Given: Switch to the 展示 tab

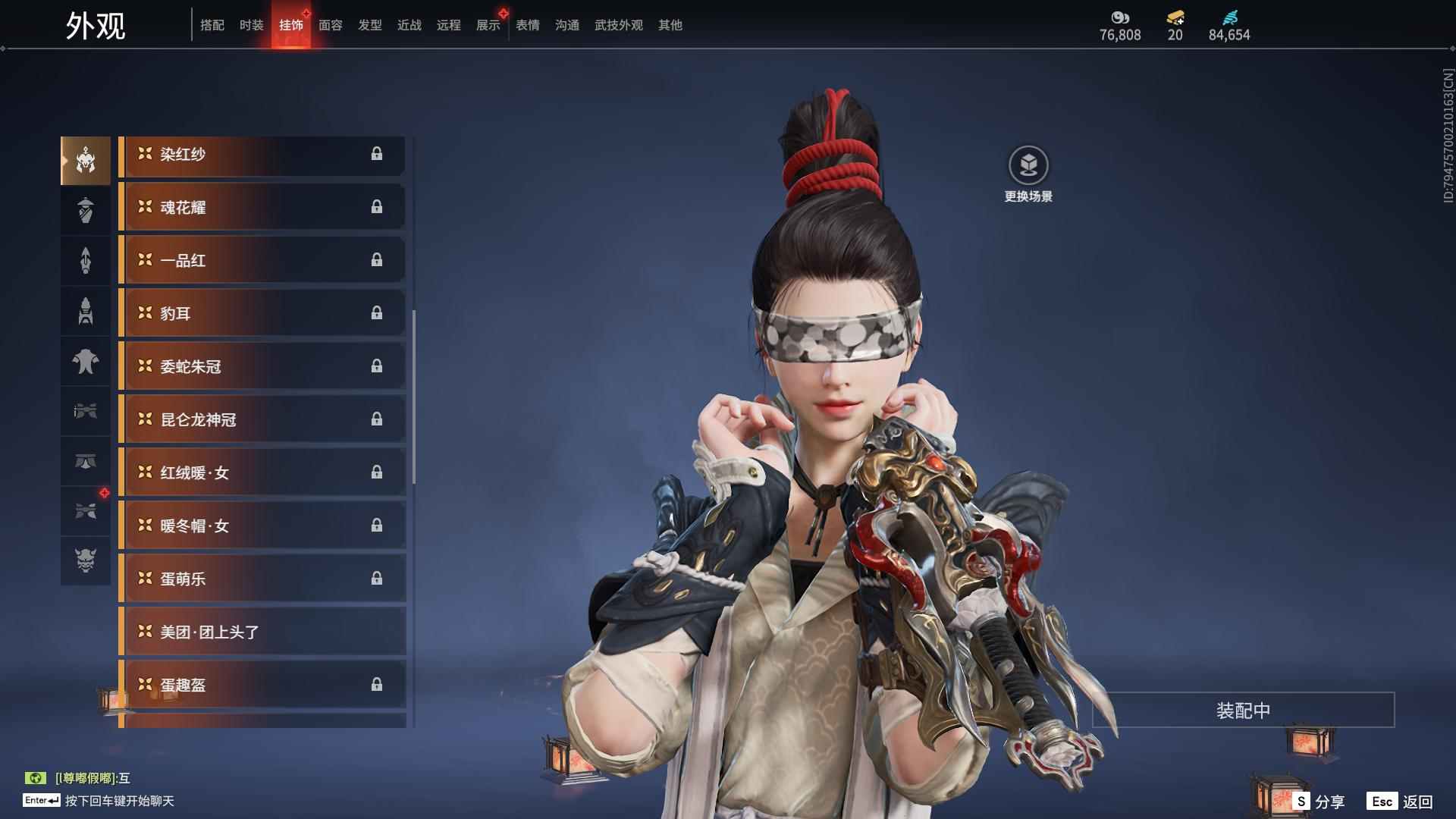Looking at the screenshot, I should [488, 25].
